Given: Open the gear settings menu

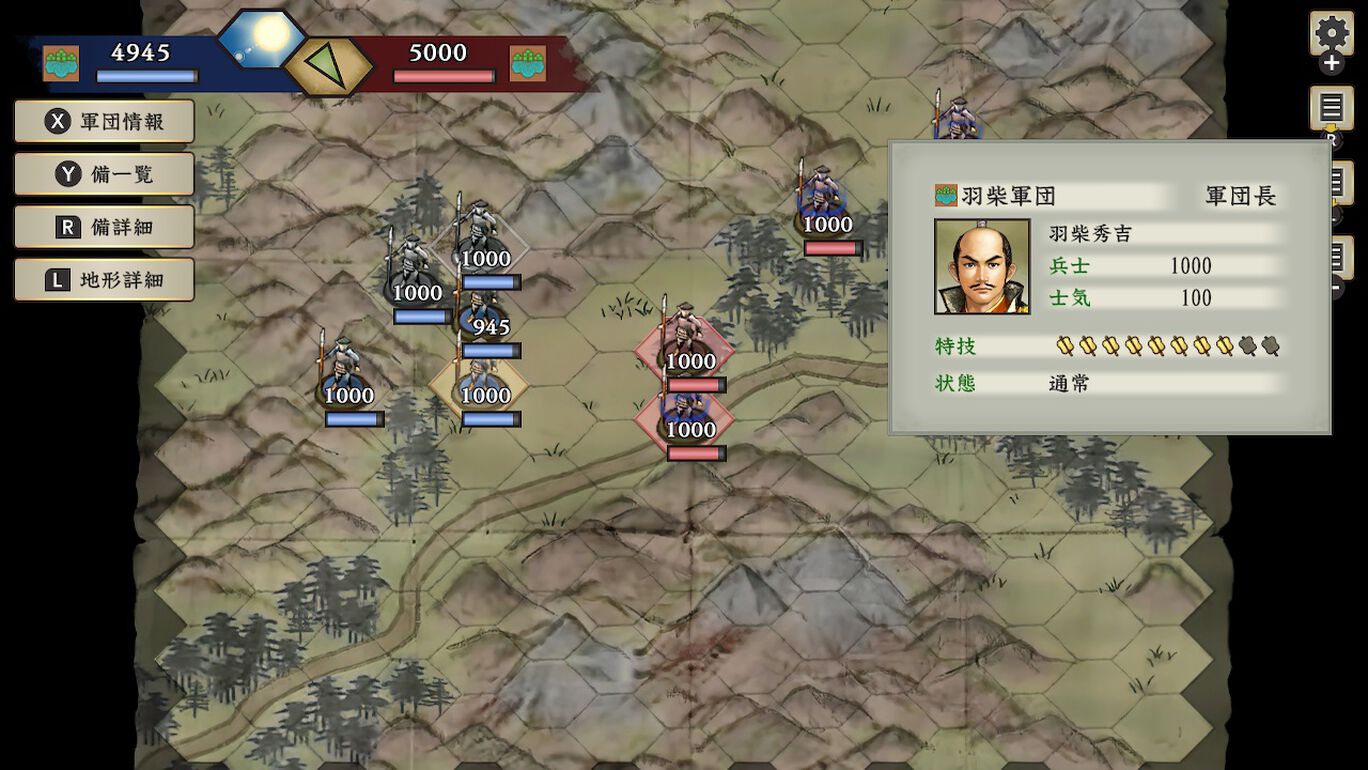Looking at the screenshot, I should [x=1331, y=34].
